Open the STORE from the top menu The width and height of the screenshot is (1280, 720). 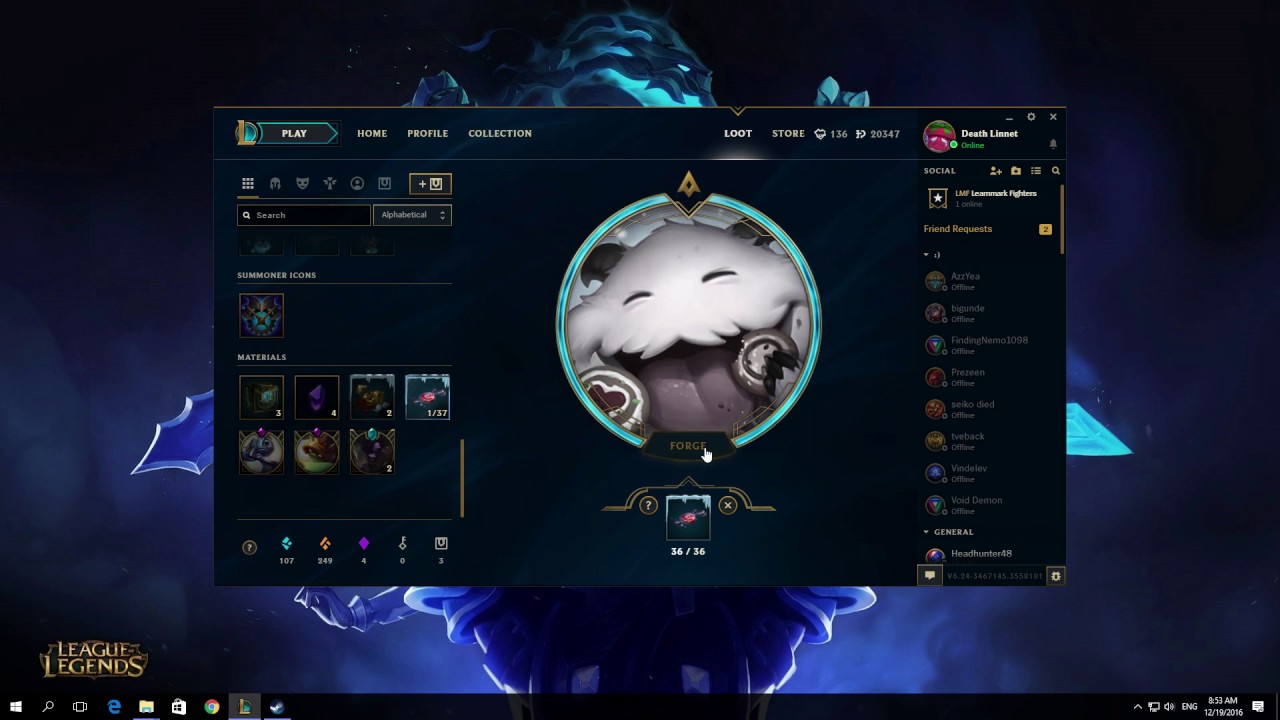(788, 133)
